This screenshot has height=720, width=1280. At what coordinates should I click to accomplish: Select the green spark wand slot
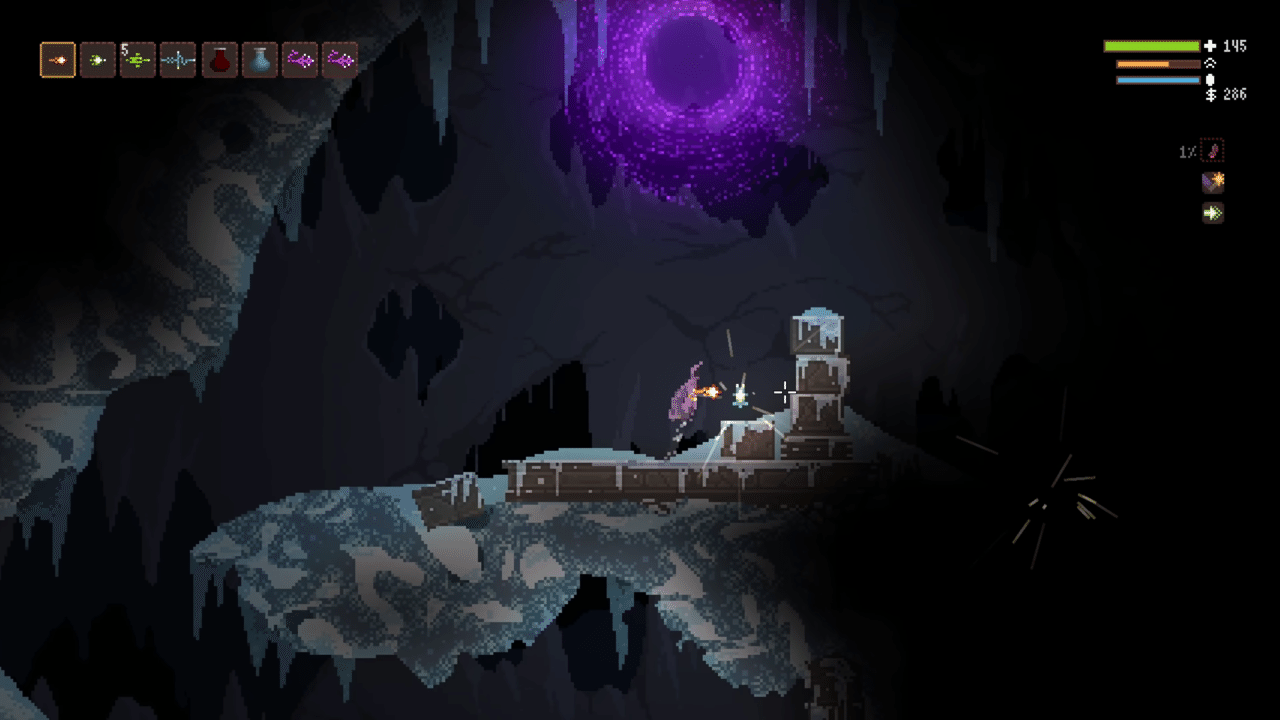coord(98,60)
